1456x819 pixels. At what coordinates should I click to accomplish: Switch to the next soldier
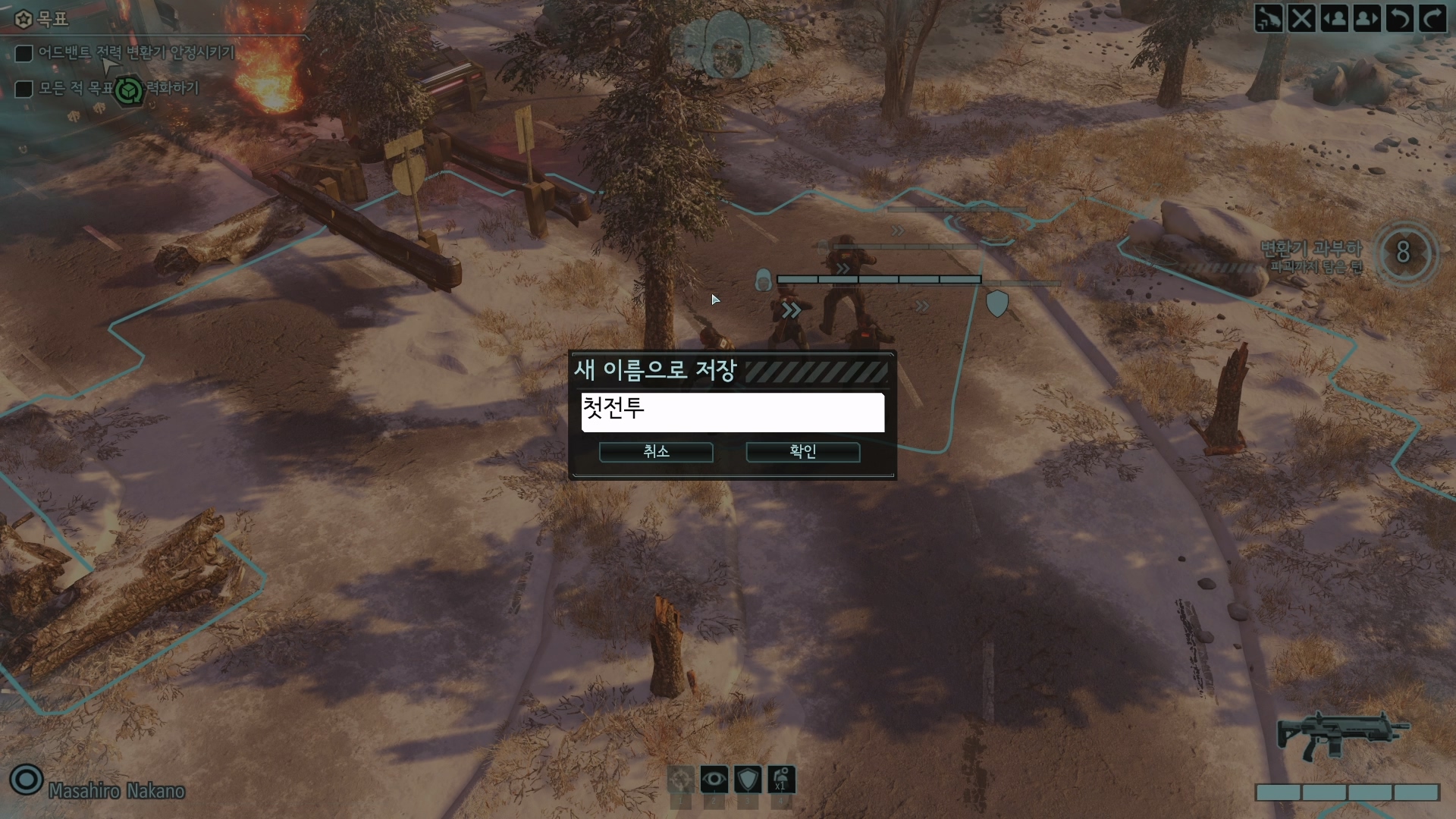(x=1367, y=18)
